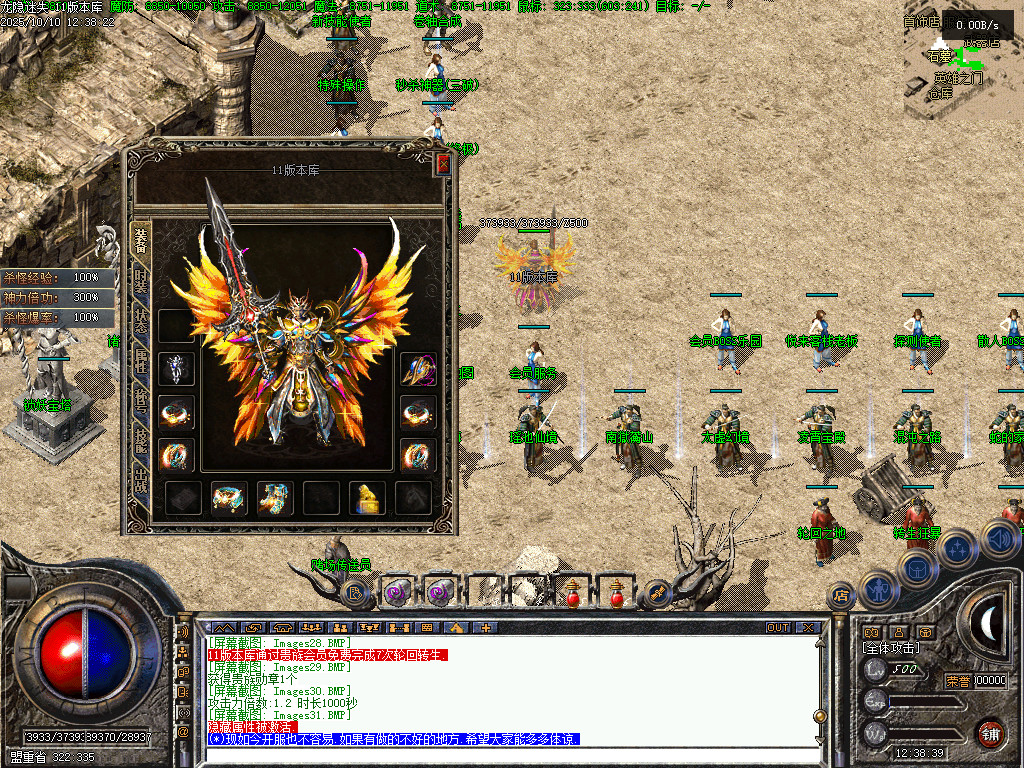
Task: Click the OUT button above the chat
Action: (777, 628)
